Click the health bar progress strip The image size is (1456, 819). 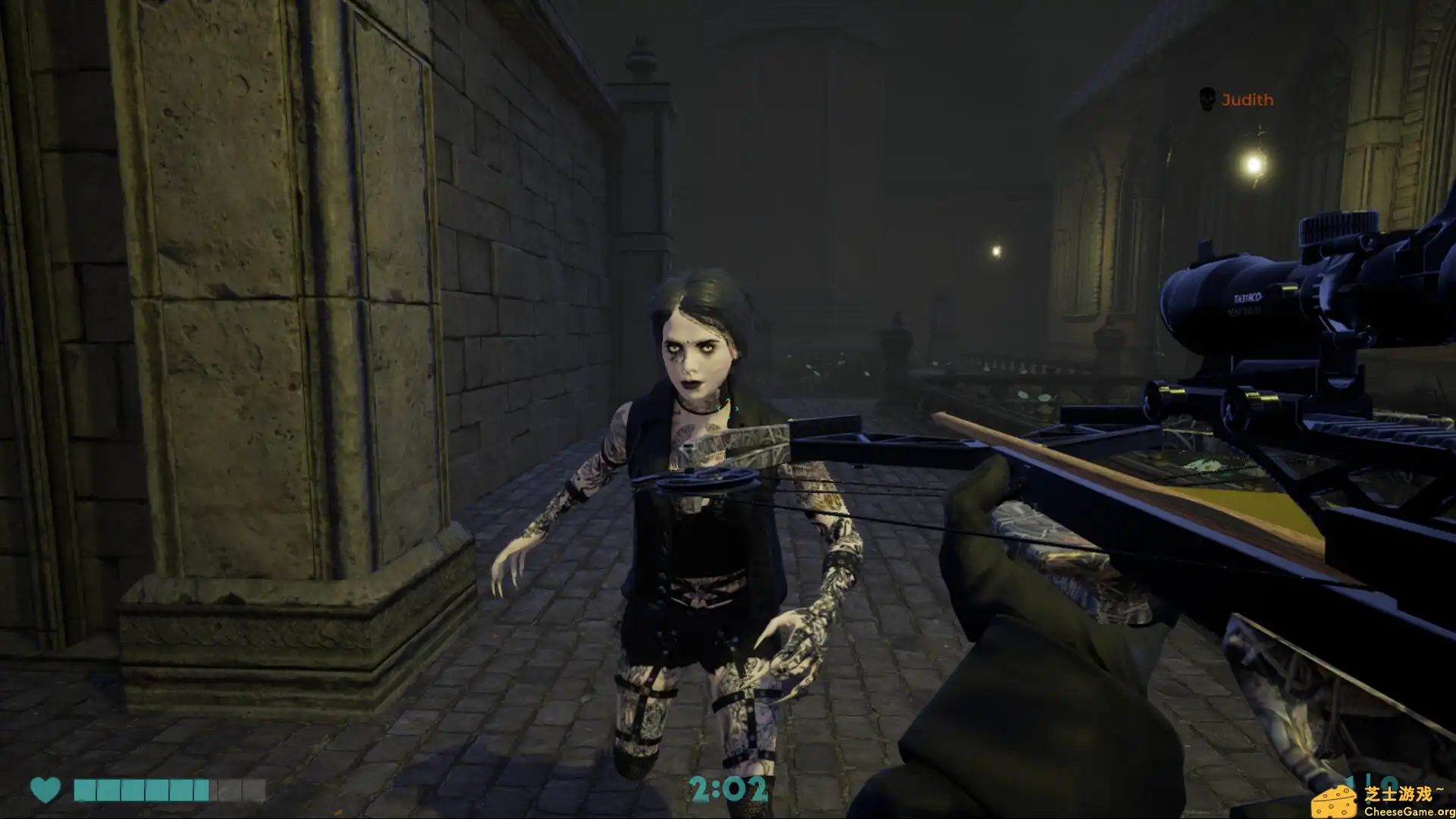click(x=171, y=789)
